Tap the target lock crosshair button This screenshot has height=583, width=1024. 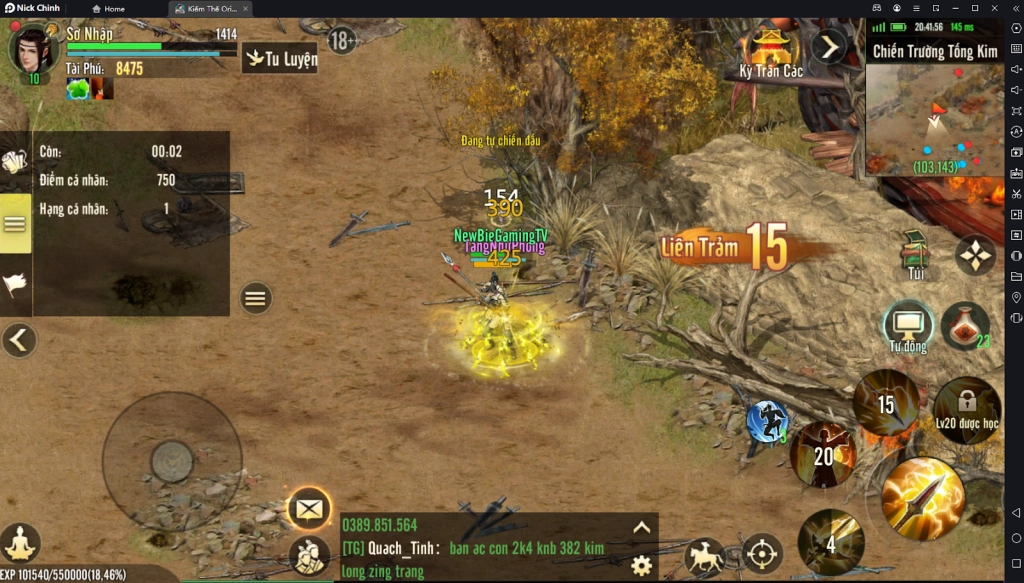(x=761, y=554)
